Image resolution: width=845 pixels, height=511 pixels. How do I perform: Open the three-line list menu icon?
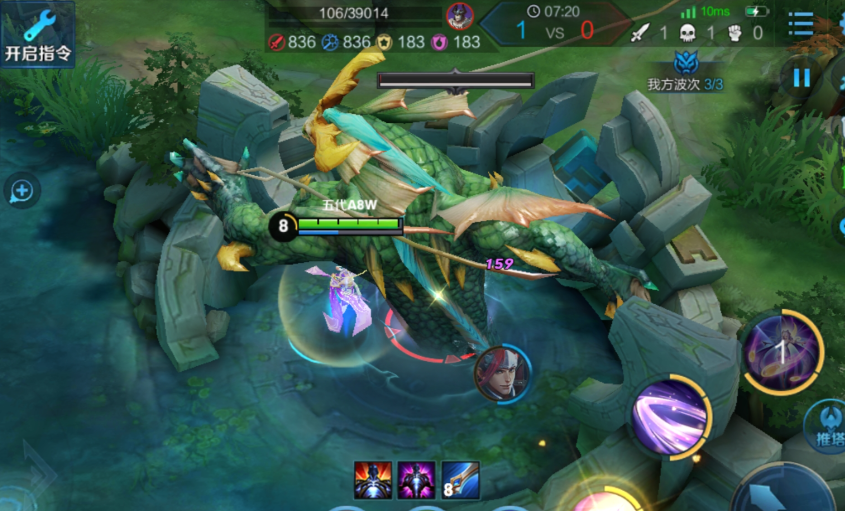tap(800, 24)
